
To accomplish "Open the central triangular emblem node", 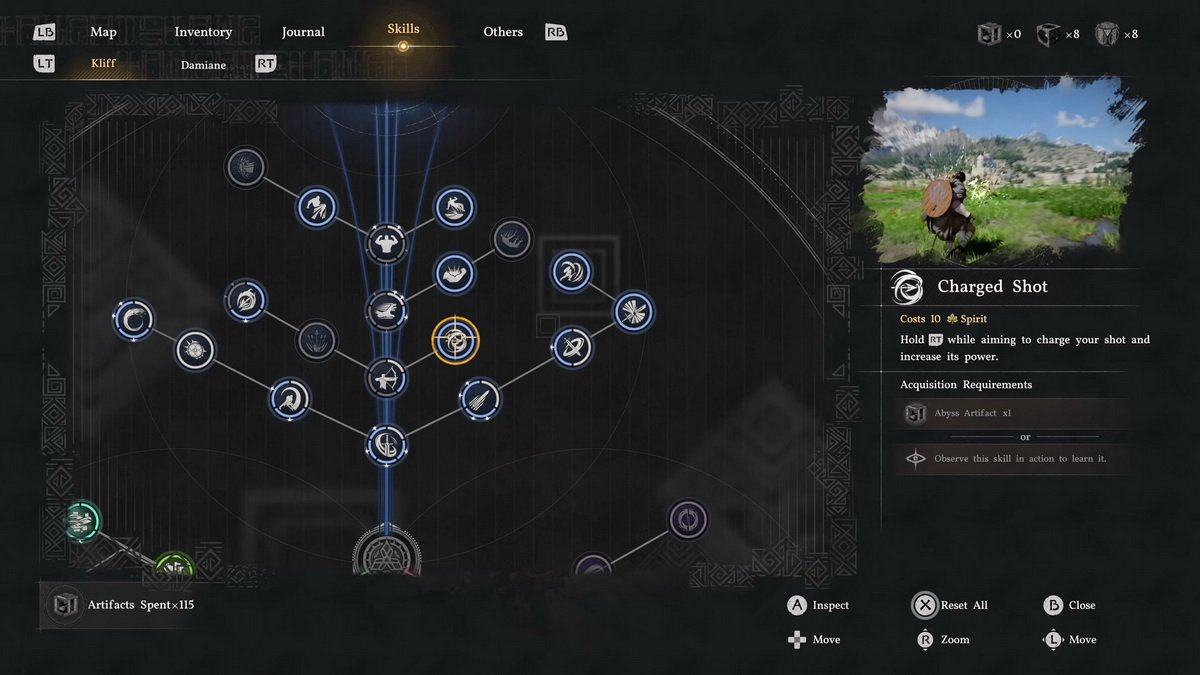I will click(x=387, y=552).
